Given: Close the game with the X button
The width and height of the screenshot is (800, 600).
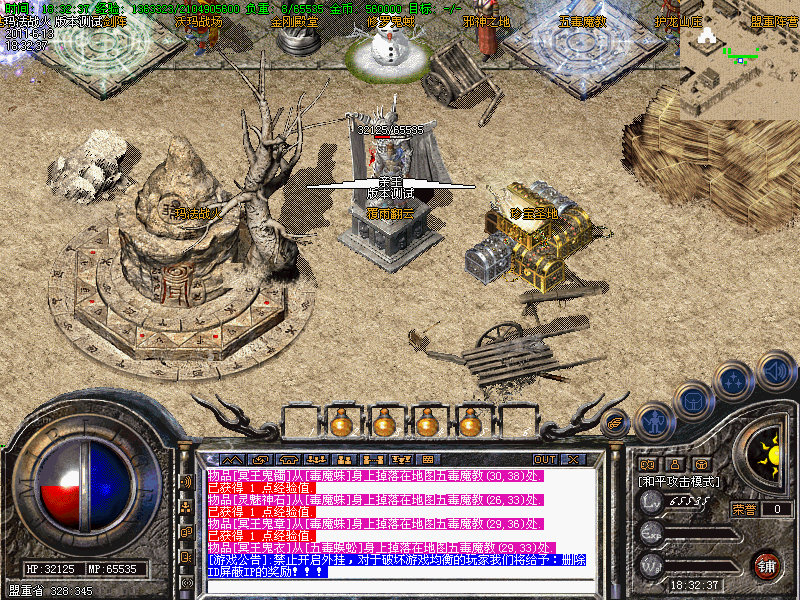Looking at the screenshot, I should (573, 460).
